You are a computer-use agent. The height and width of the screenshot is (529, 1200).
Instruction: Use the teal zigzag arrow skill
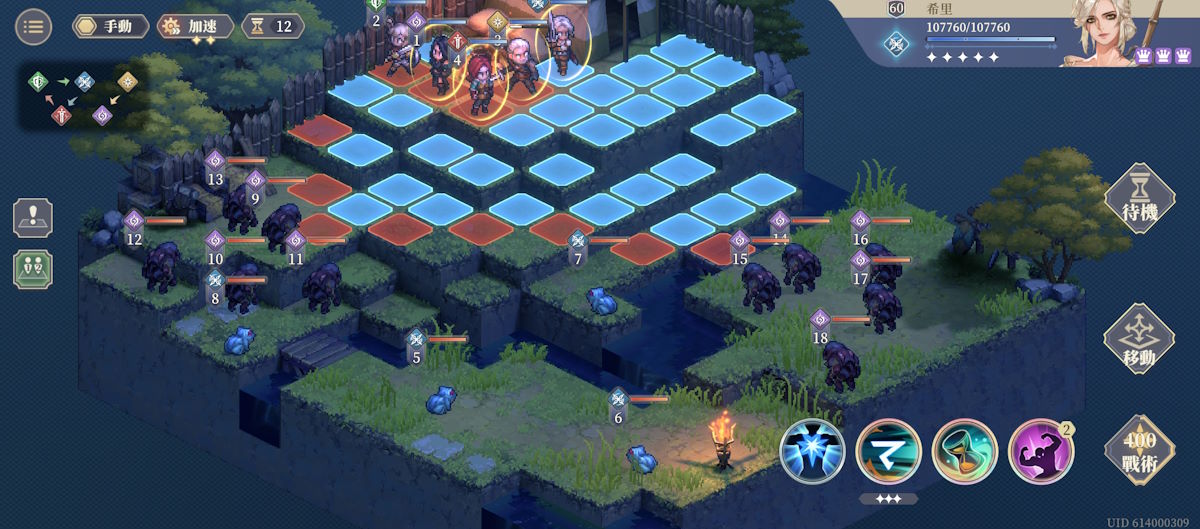pos(888,450)
